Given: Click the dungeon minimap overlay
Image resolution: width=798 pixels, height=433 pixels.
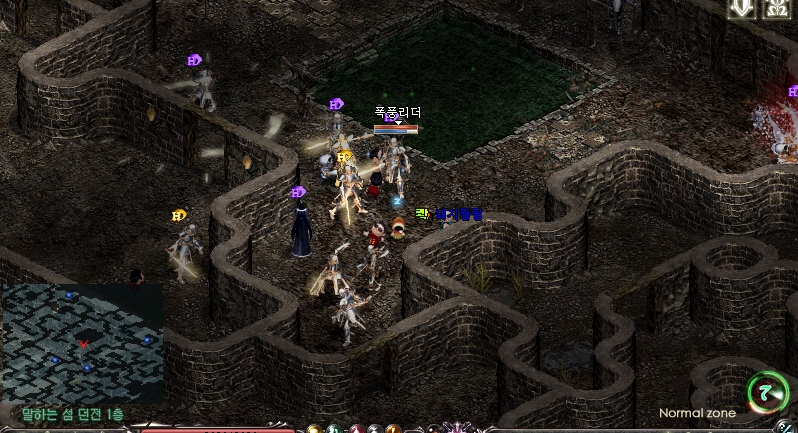Looking at the screenshot, I should (x=82, y=342).
